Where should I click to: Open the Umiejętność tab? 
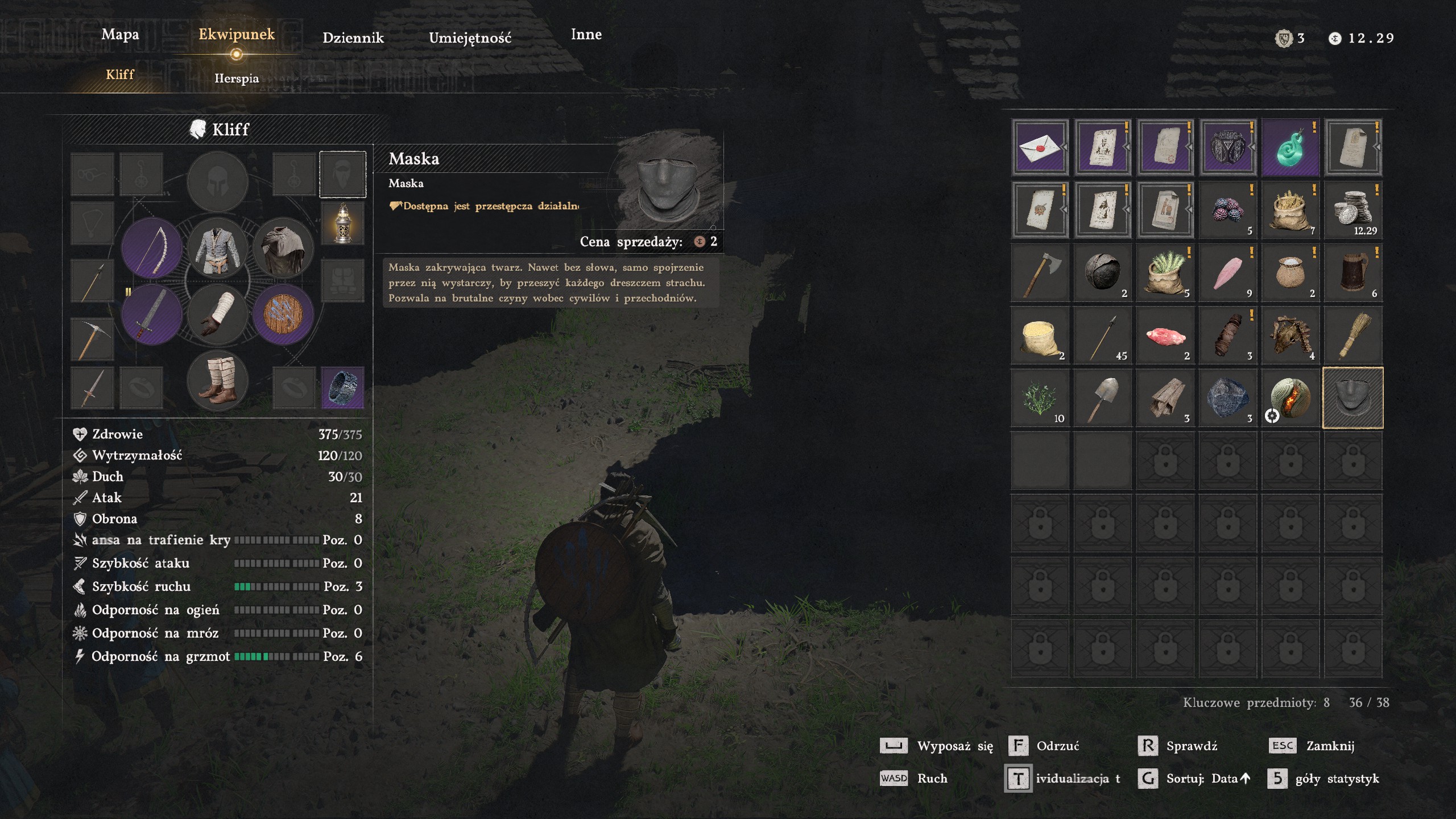pos(470,38)
